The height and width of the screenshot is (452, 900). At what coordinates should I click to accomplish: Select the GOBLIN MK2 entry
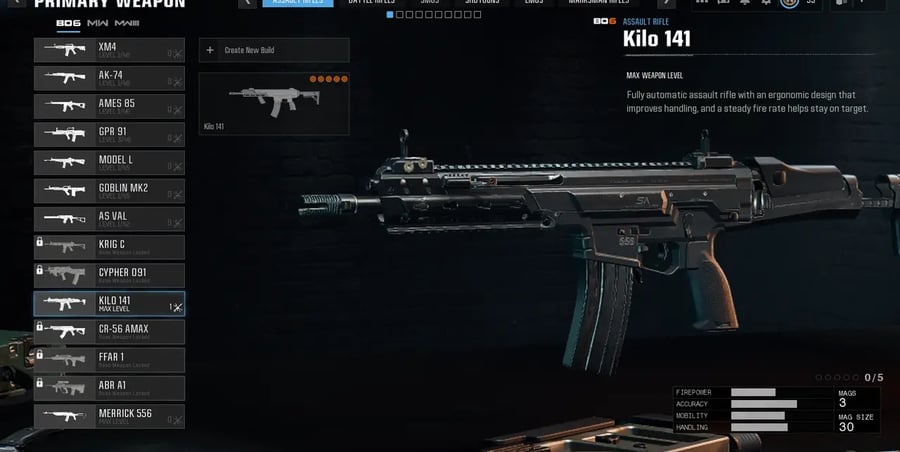[x=109, y=191]
